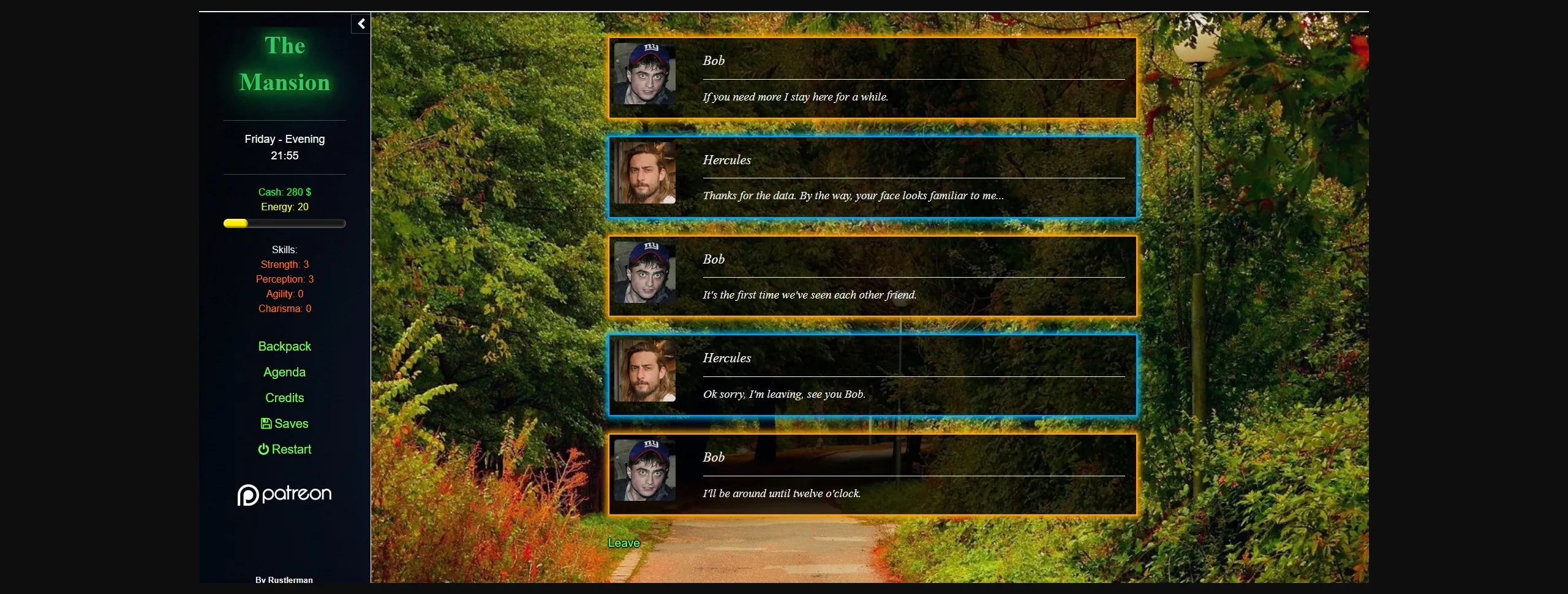The height and width of the screenshot is (594, 1568).
Task: Click Hercules' portrait beside his farewell line
Action: (644, 375)
